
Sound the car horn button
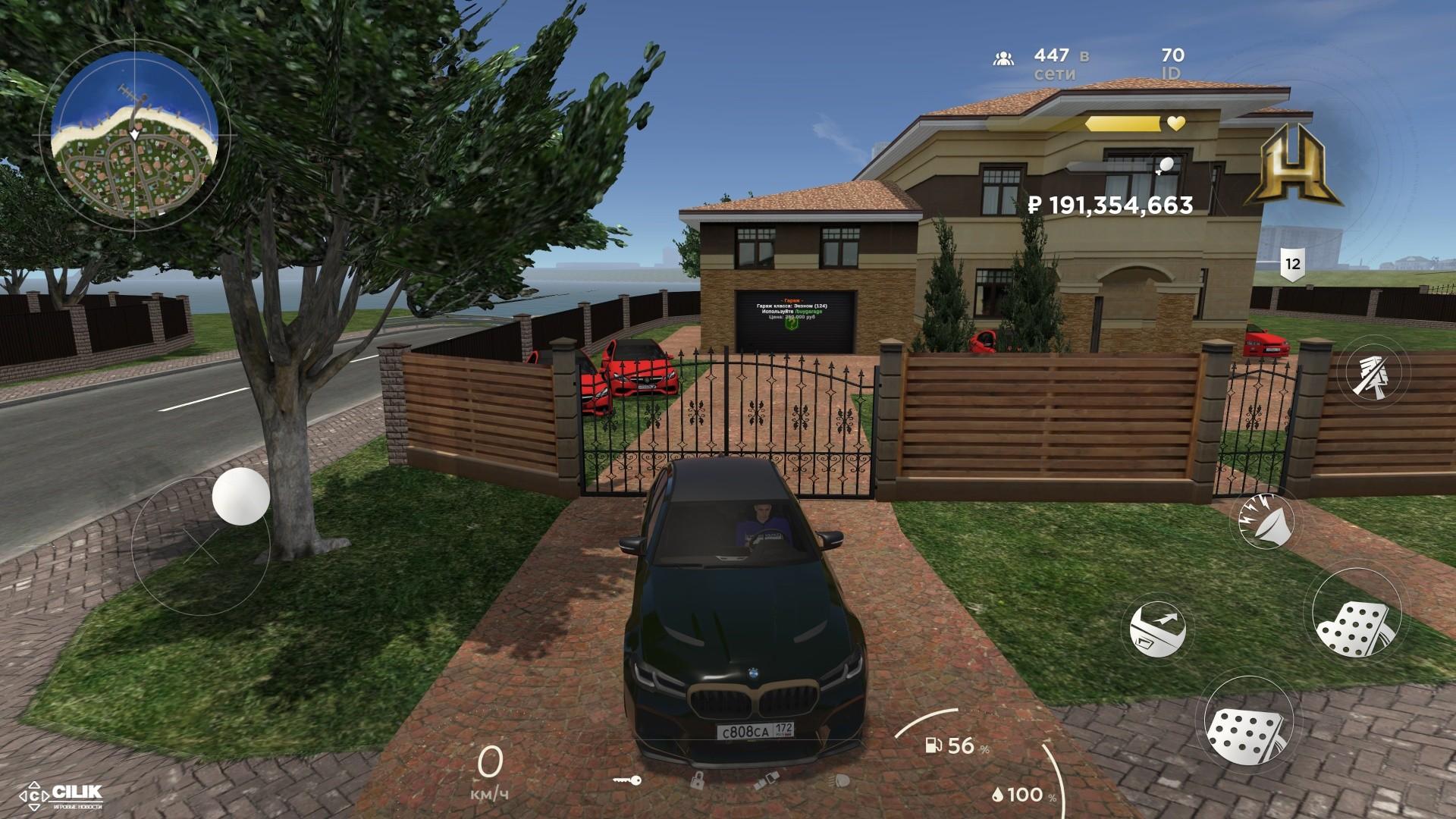click(1266, 522)
